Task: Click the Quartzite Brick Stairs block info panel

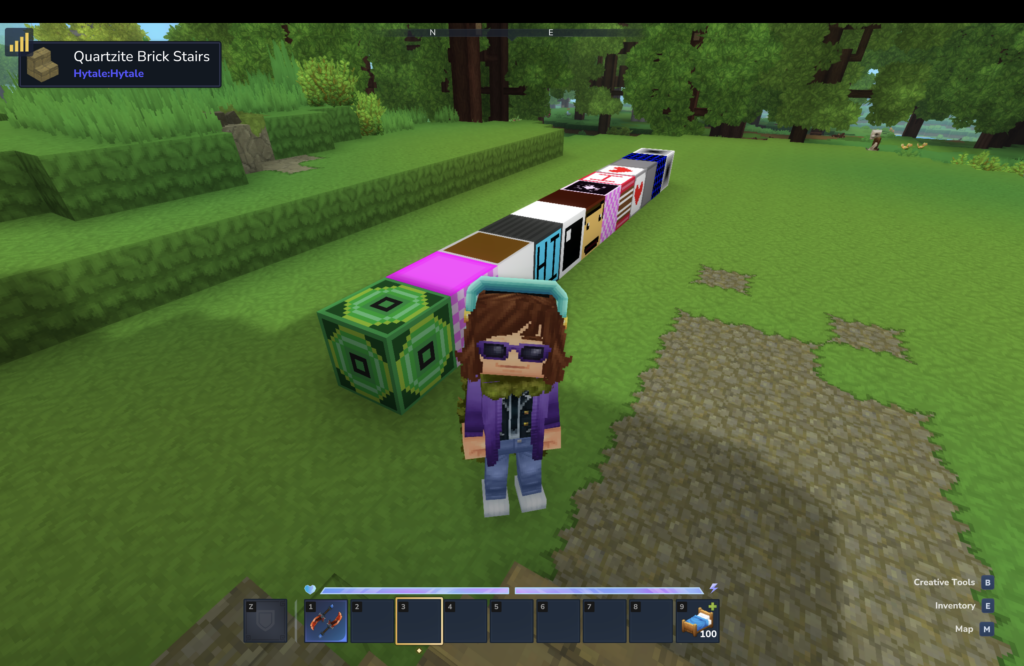Action: [120, 64]
